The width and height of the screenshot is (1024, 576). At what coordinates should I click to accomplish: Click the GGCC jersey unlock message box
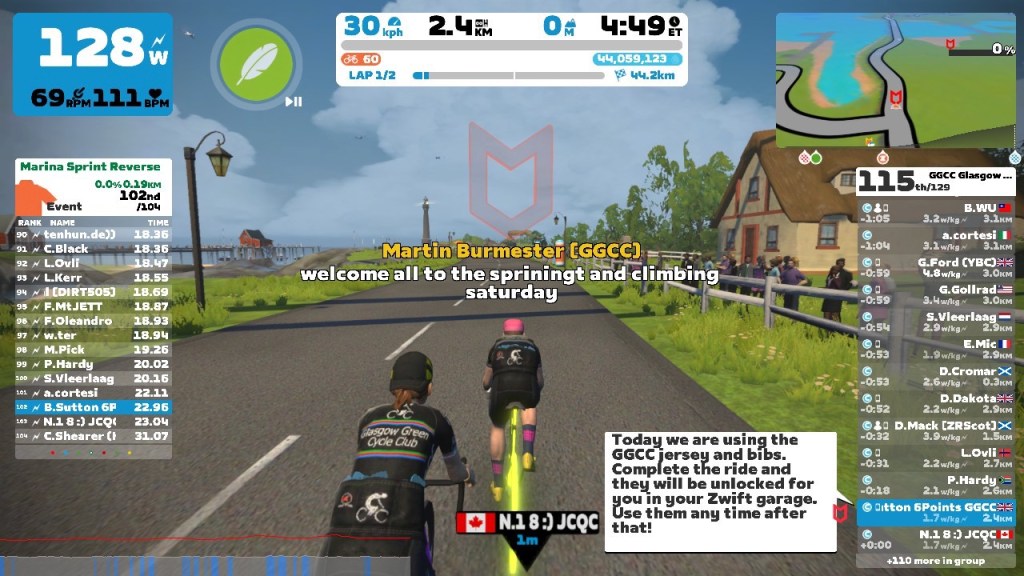[x=720, y=490]
